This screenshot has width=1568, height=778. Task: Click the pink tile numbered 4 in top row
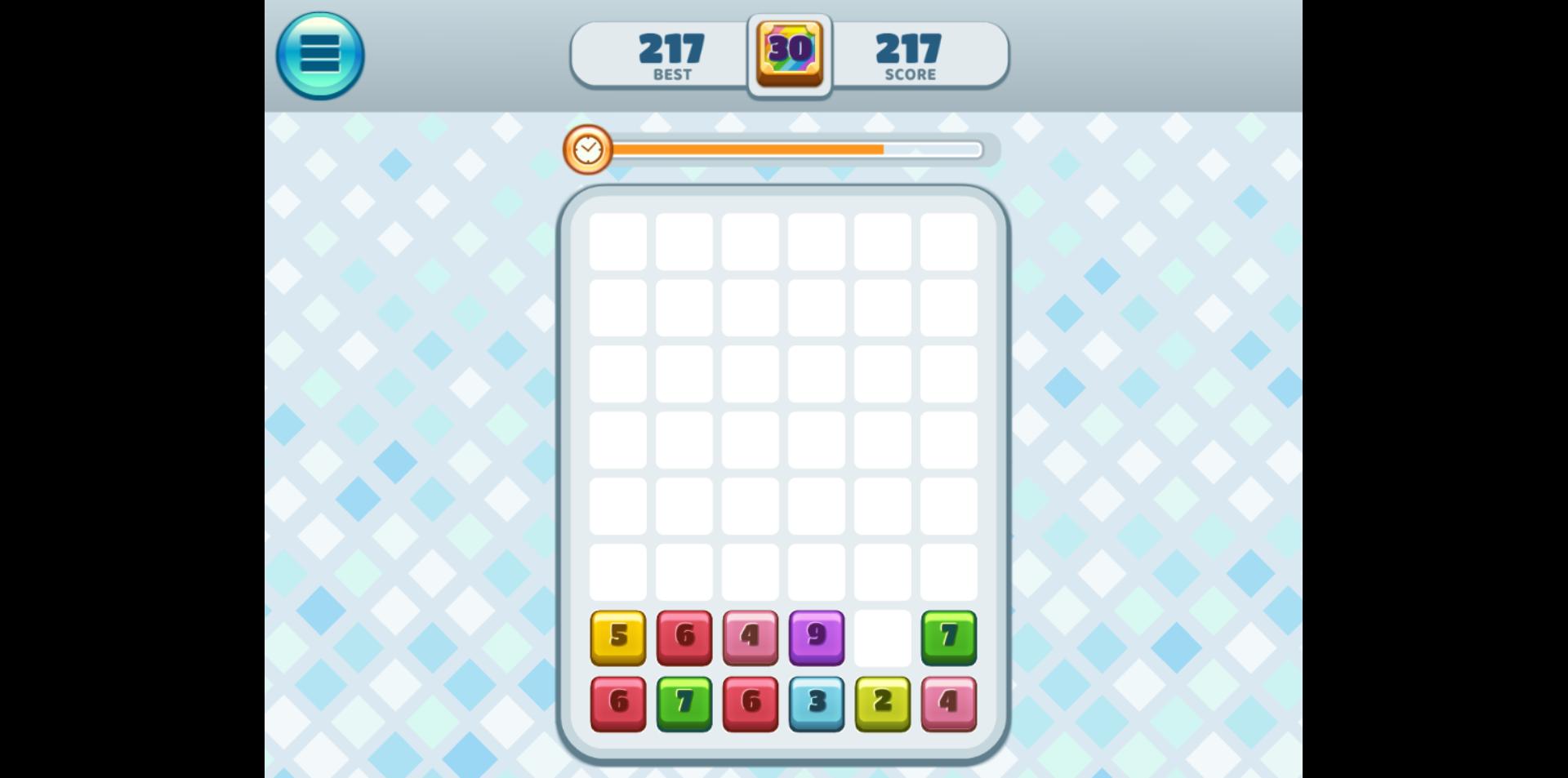pos(750,638)
